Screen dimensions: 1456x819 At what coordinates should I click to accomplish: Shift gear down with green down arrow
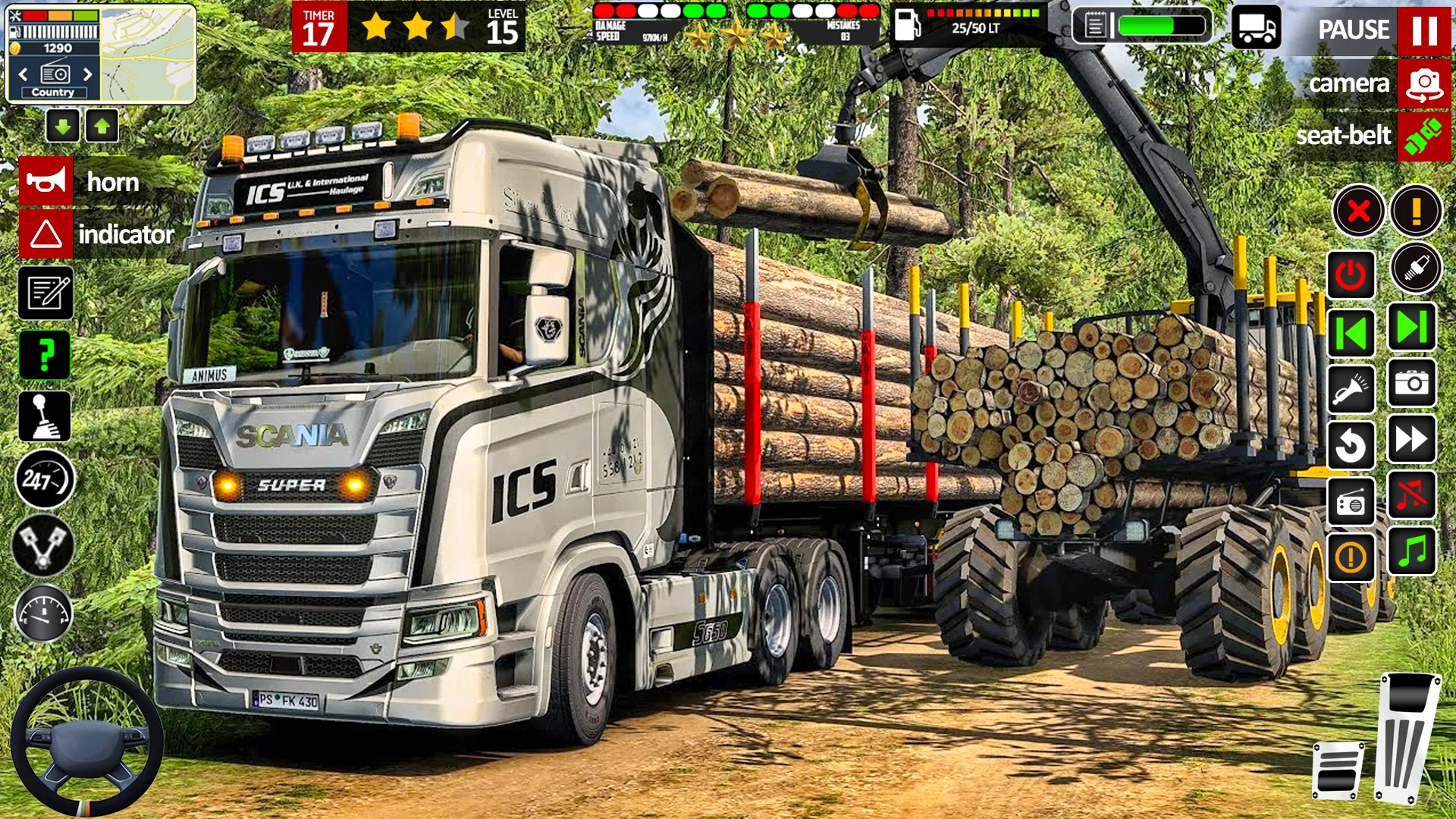tap(63, 126)
